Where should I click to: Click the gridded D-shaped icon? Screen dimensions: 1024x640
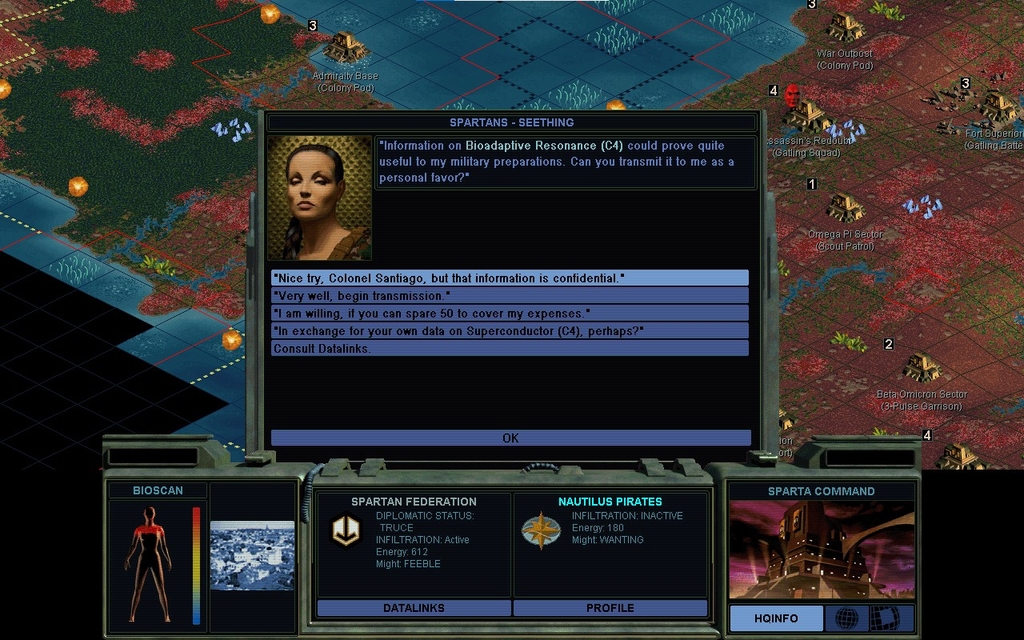pos(884,618)
